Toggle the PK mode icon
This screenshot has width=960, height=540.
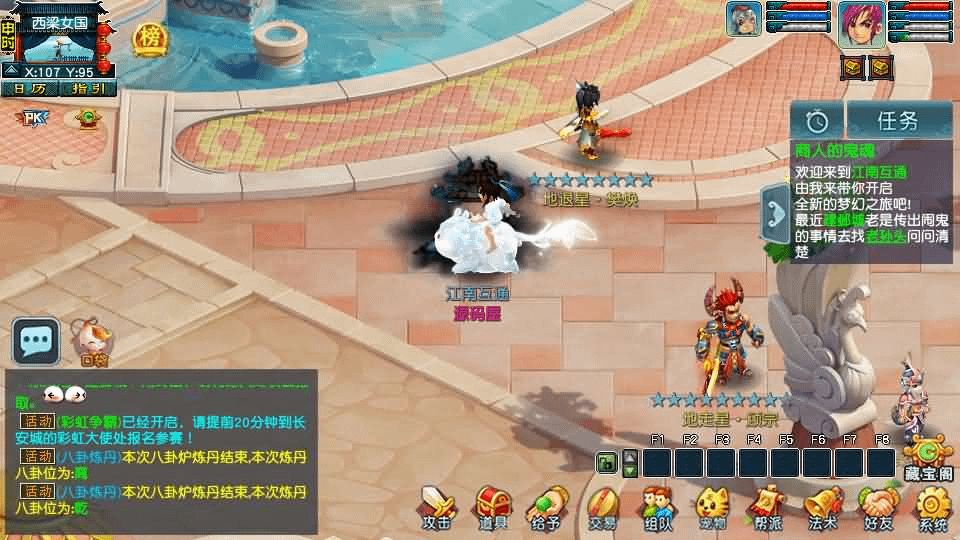pyautogui.click(x=34, y=119)
